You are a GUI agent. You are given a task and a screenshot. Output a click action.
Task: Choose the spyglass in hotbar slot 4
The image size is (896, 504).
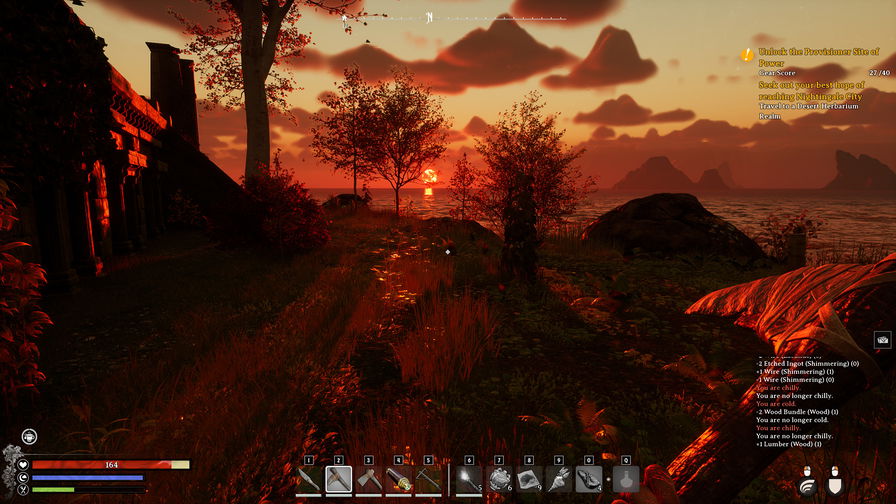(399, 480)
